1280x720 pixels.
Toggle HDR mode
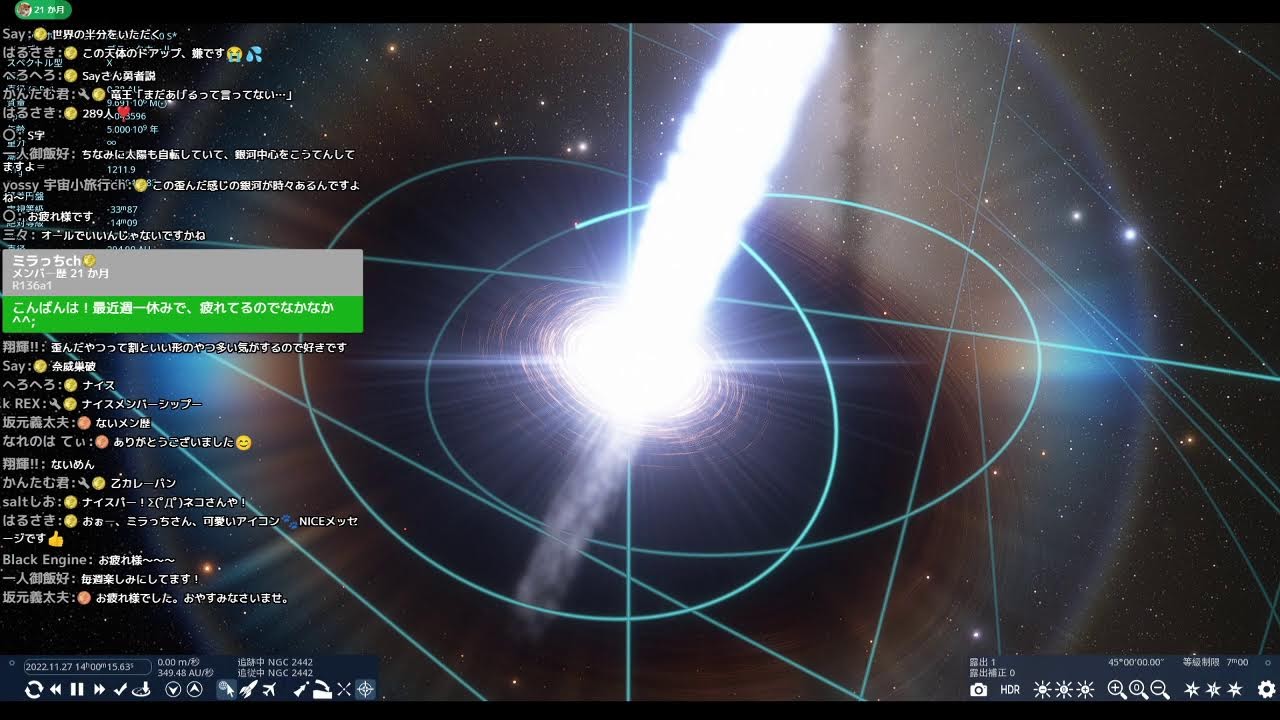pyautogui.click(x=1010, y=689)
